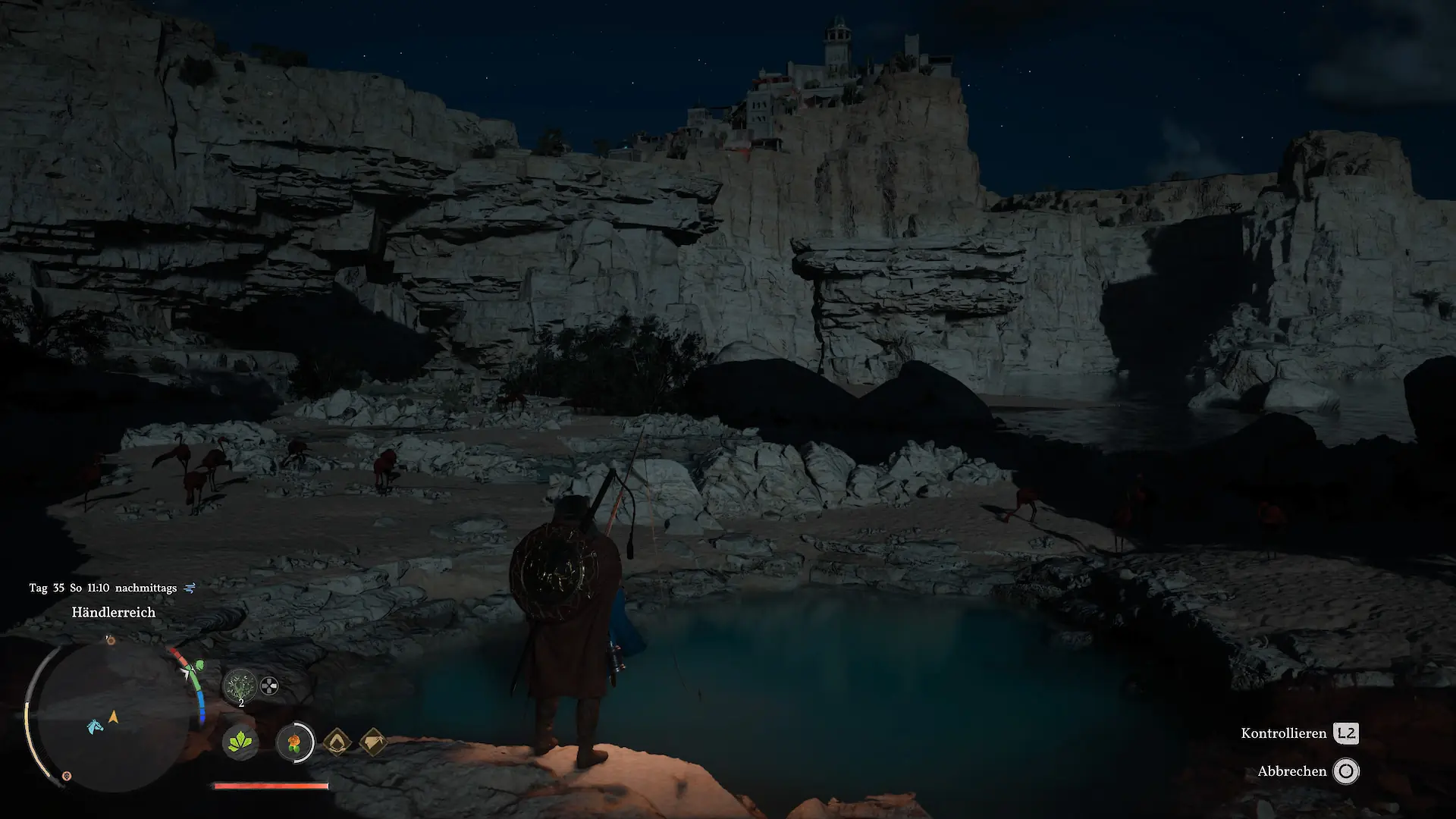
Task: Click the blue wind icon beside the time
Action: pos(190,588)
